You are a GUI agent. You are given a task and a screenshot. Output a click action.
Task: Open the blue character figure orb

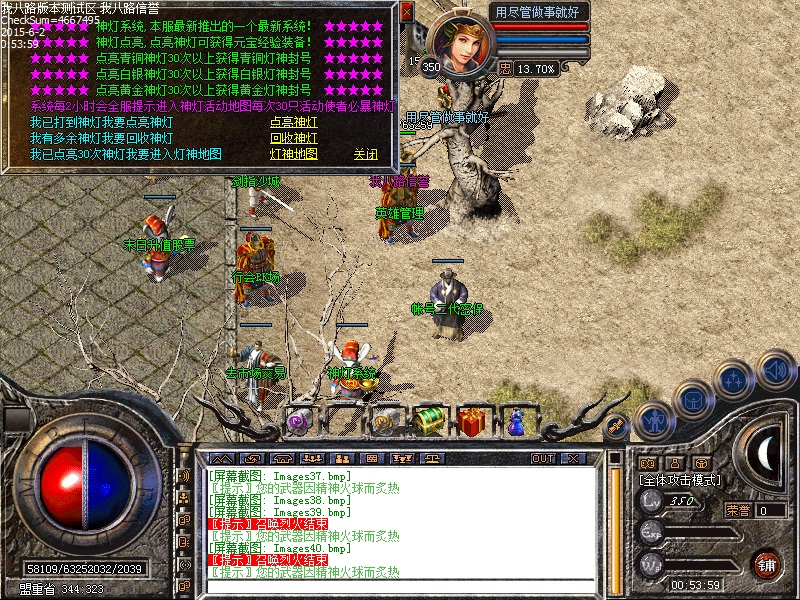654,421
